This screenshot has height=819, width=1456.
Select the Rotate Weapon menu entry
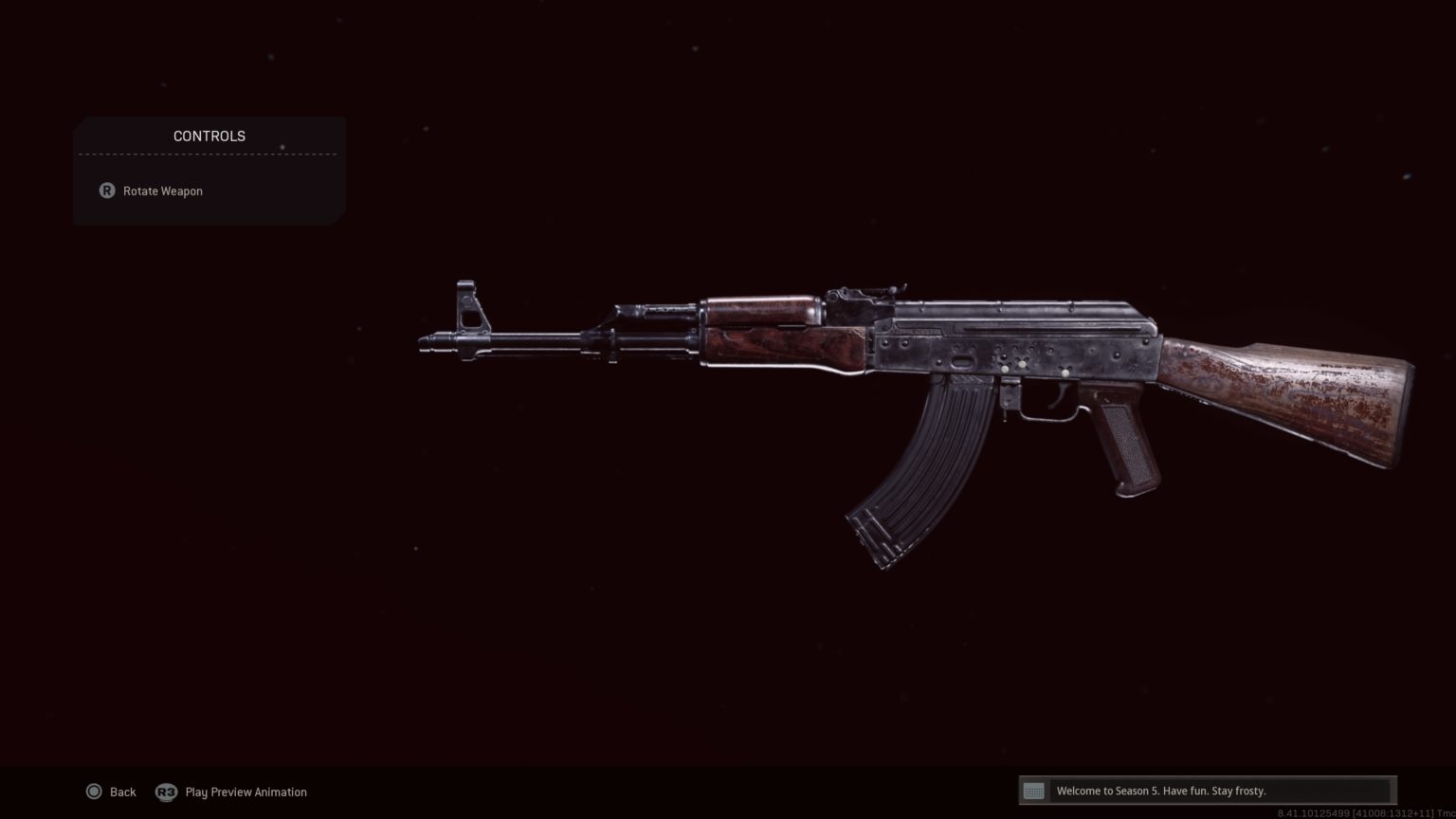[162, 191]
